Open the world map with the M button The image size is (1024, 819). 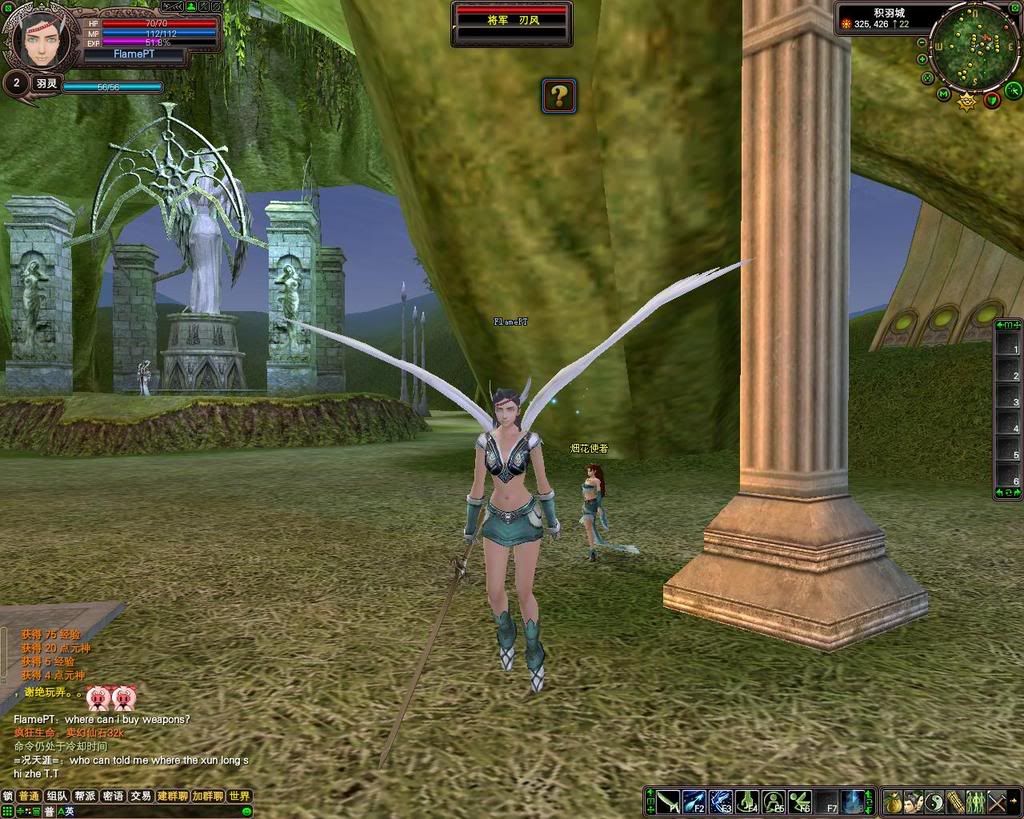click(943, 94)
